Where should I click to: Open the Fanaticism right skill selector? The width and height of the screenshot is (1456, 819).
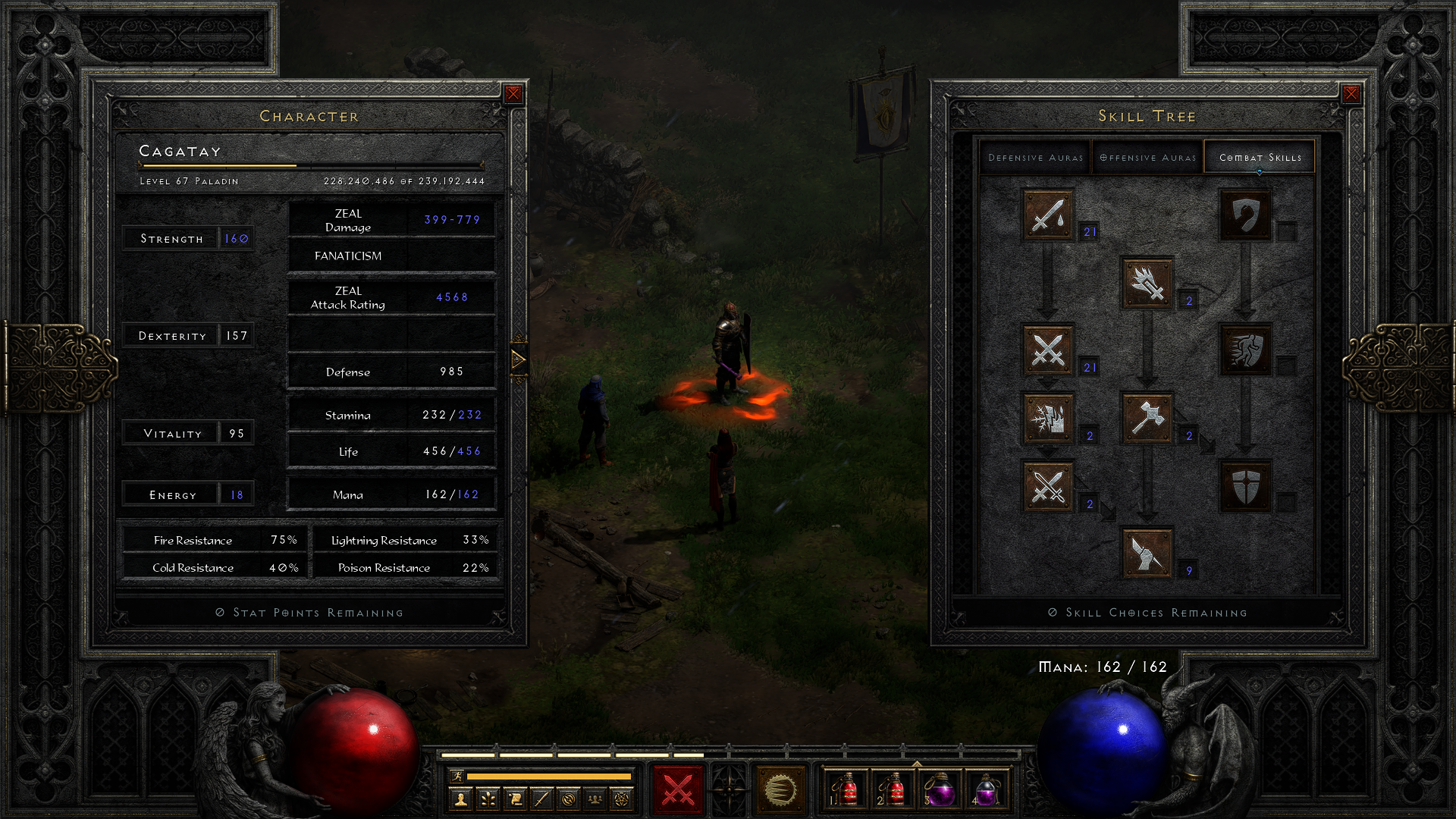(780, 790)
